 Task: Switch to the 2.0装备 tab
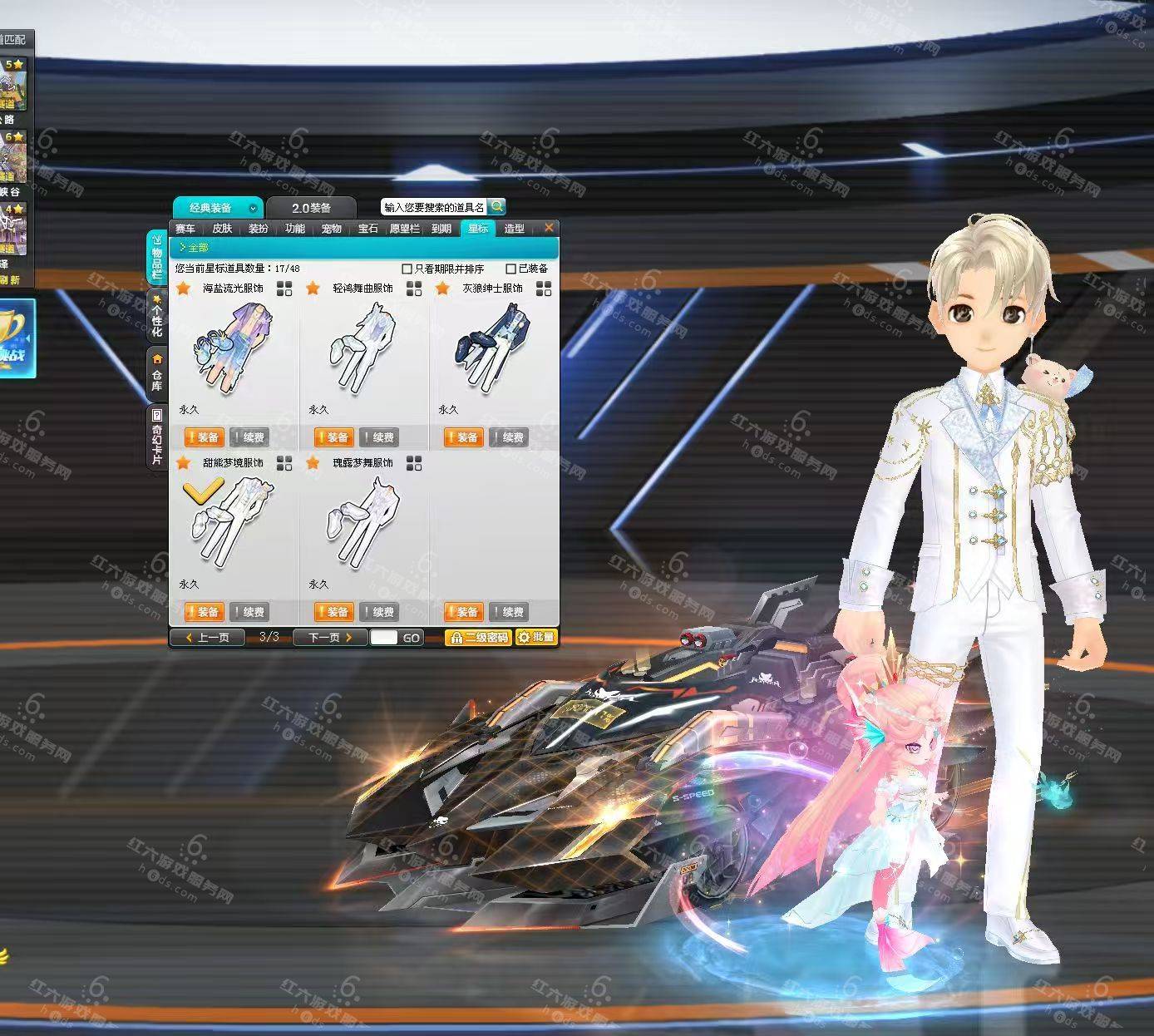pos(311,208)
